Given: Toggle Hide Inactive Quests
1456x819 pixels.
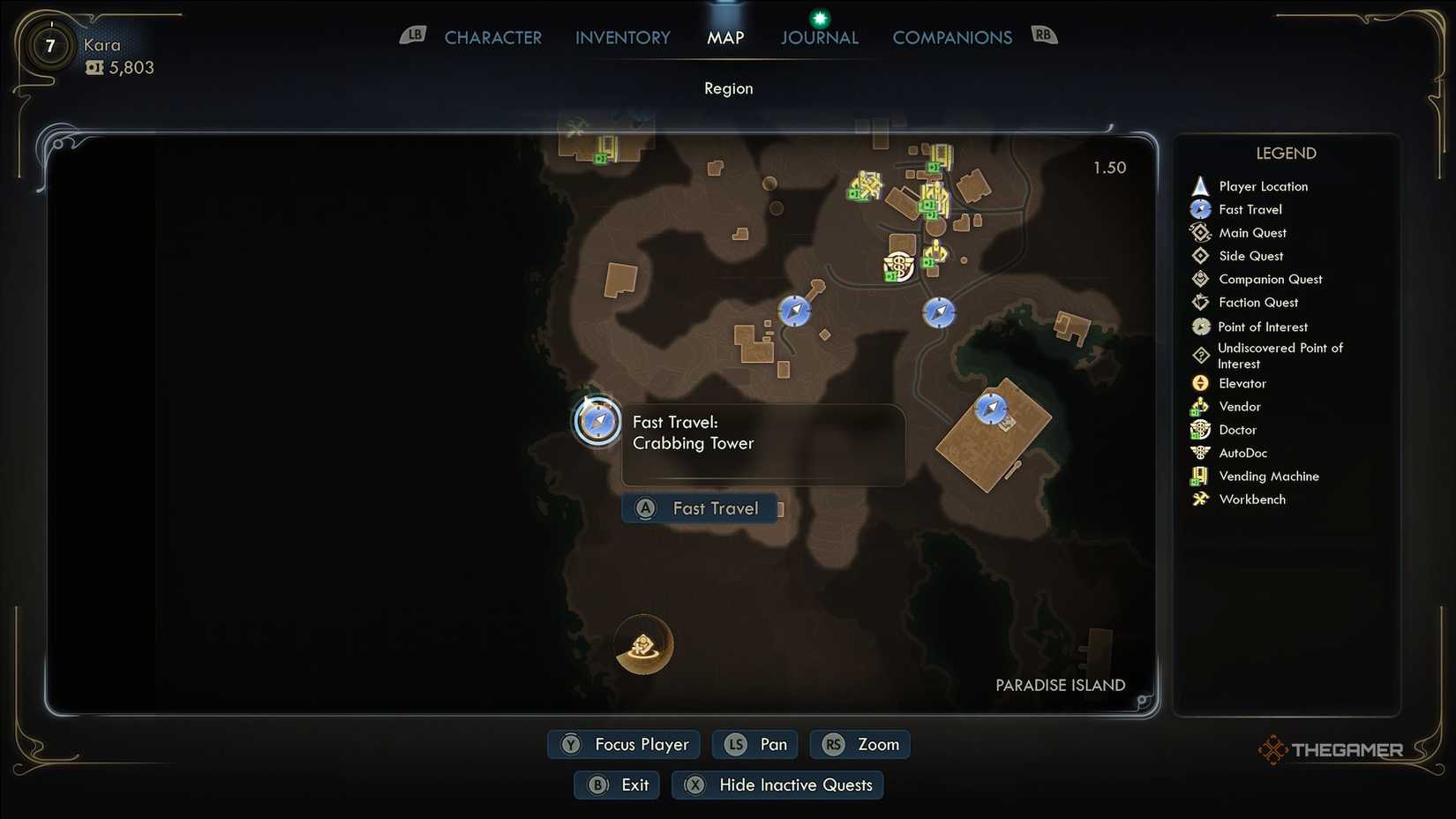Looking at the screenshot, I should point(777,785).
